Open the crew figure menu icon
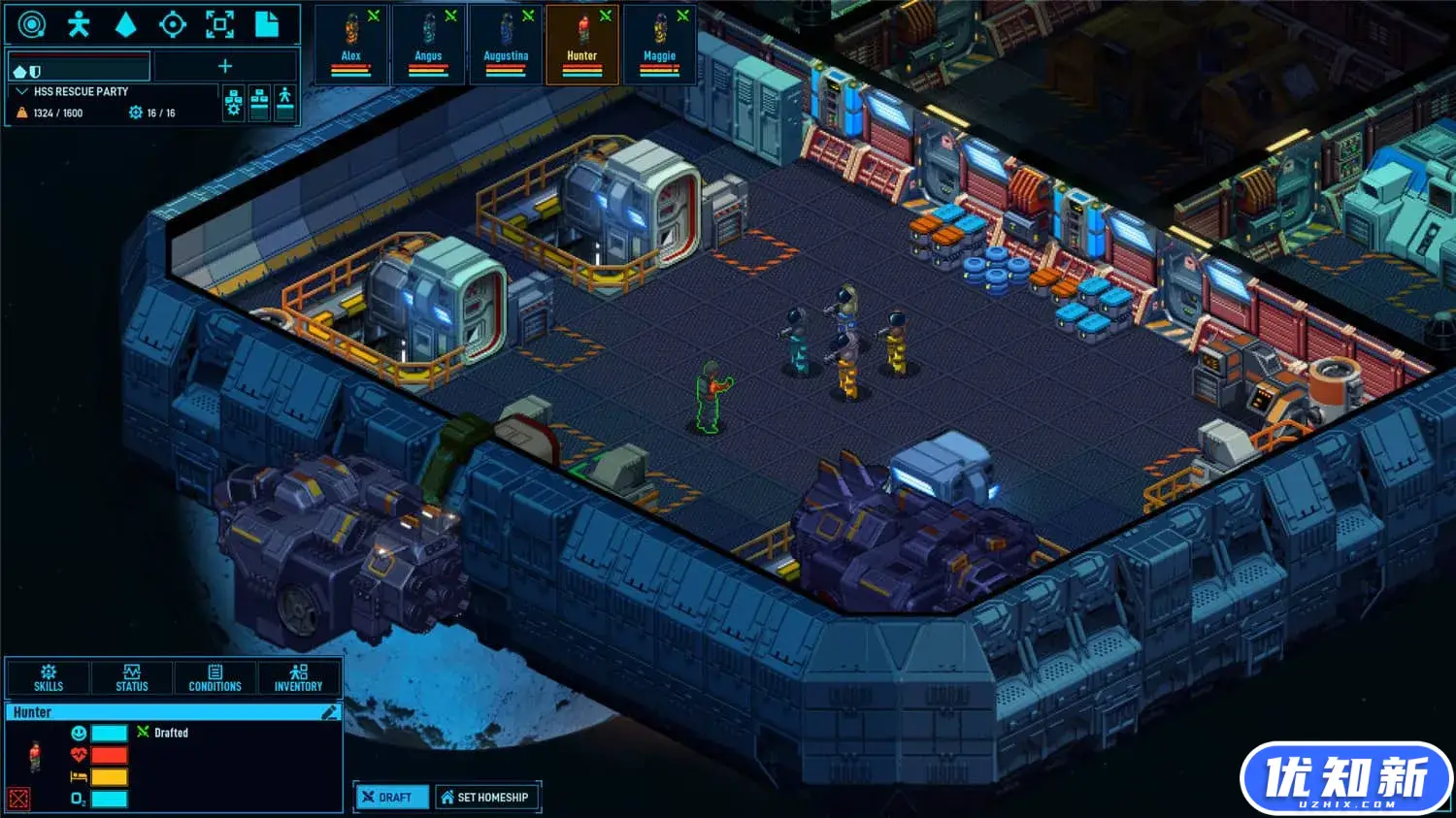Viewport: 1456px width, 818px height. [79, 24]
